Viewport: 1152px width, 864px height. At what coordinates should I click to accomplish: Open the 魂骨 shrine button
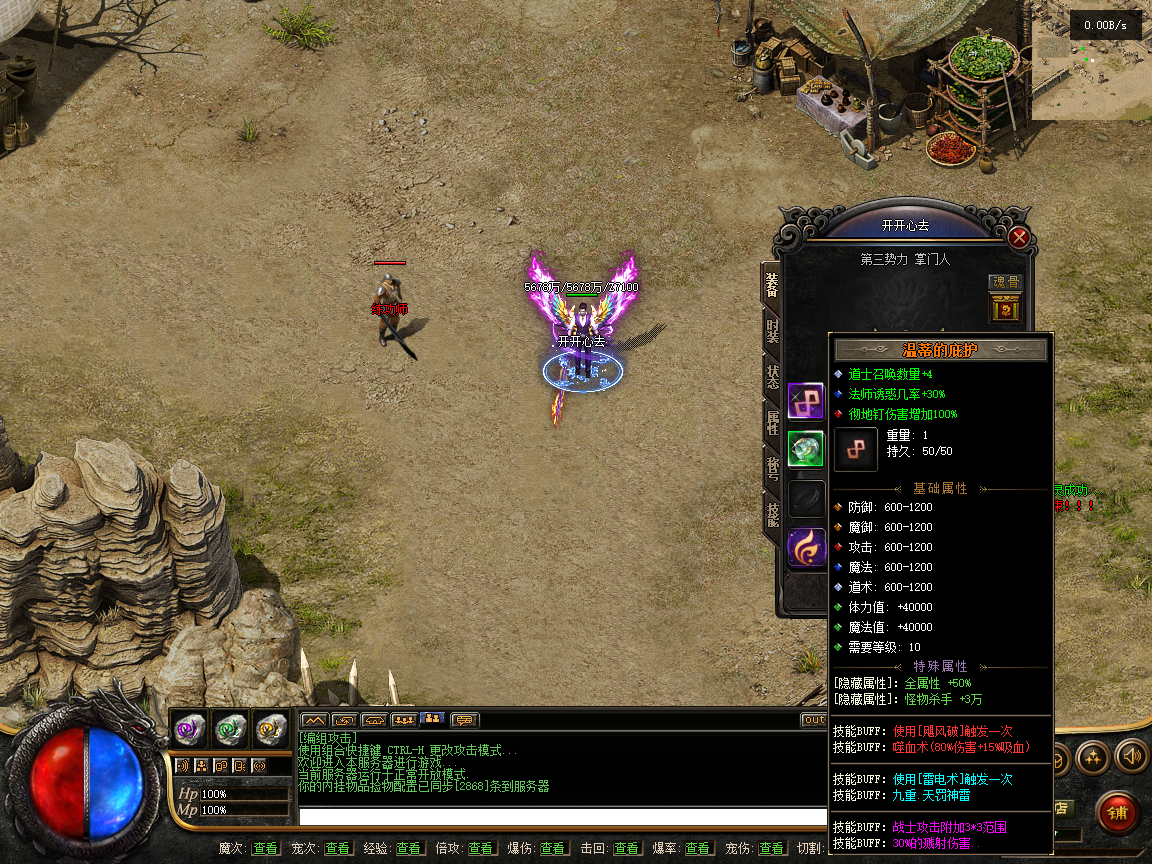coord(1005,308)
